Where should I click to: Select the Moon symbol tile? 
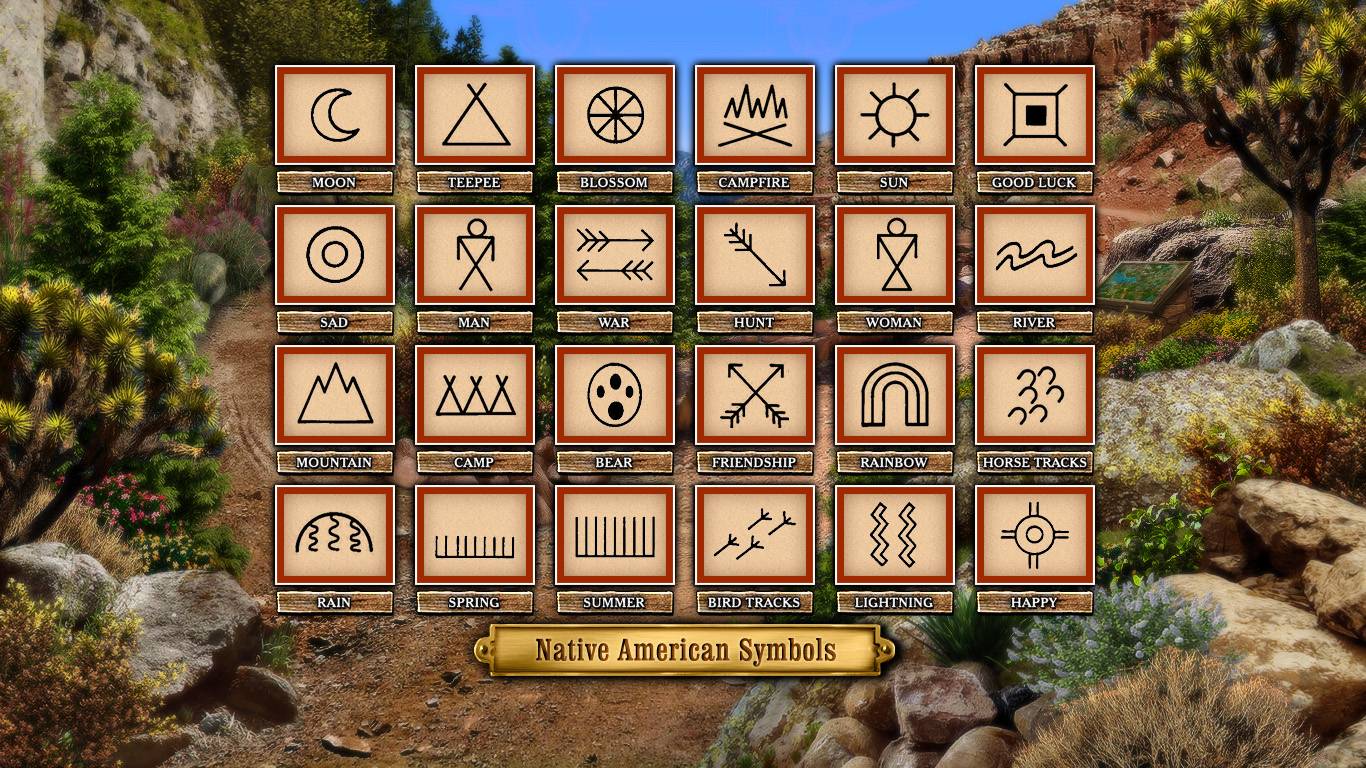pyautogui.click(x=335, y=115)
